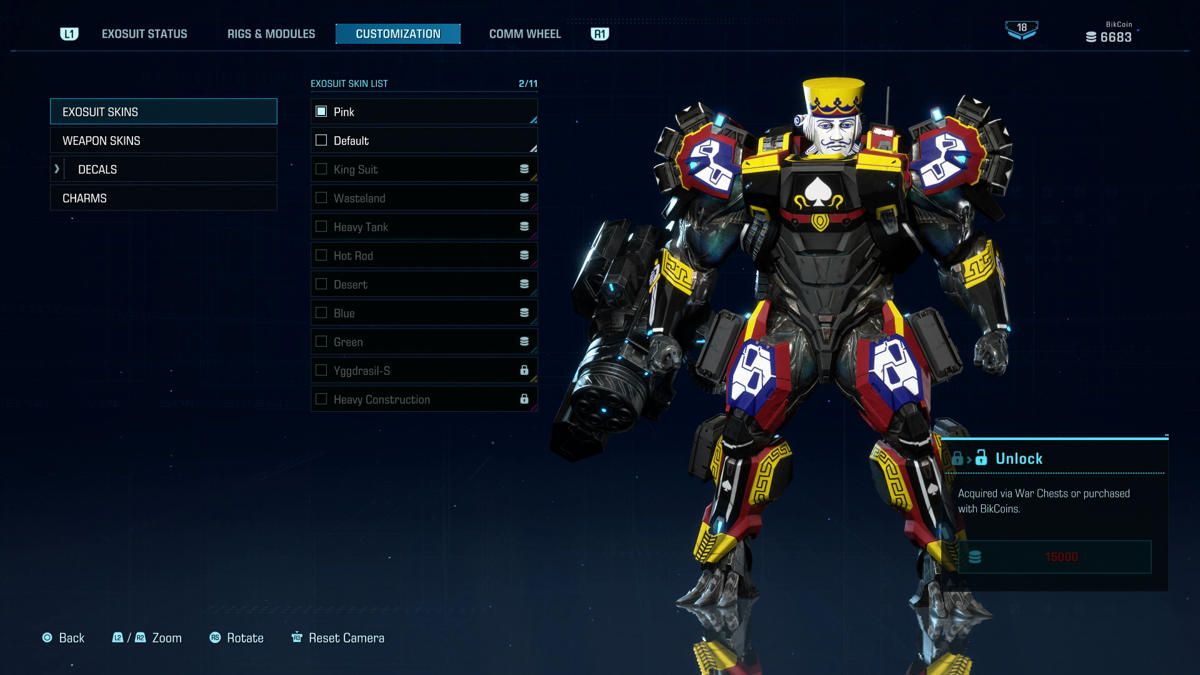Screen dimensions: 1200x675
Task: Choose the Blue exosuit skin
Action: [x=424, y=313]
